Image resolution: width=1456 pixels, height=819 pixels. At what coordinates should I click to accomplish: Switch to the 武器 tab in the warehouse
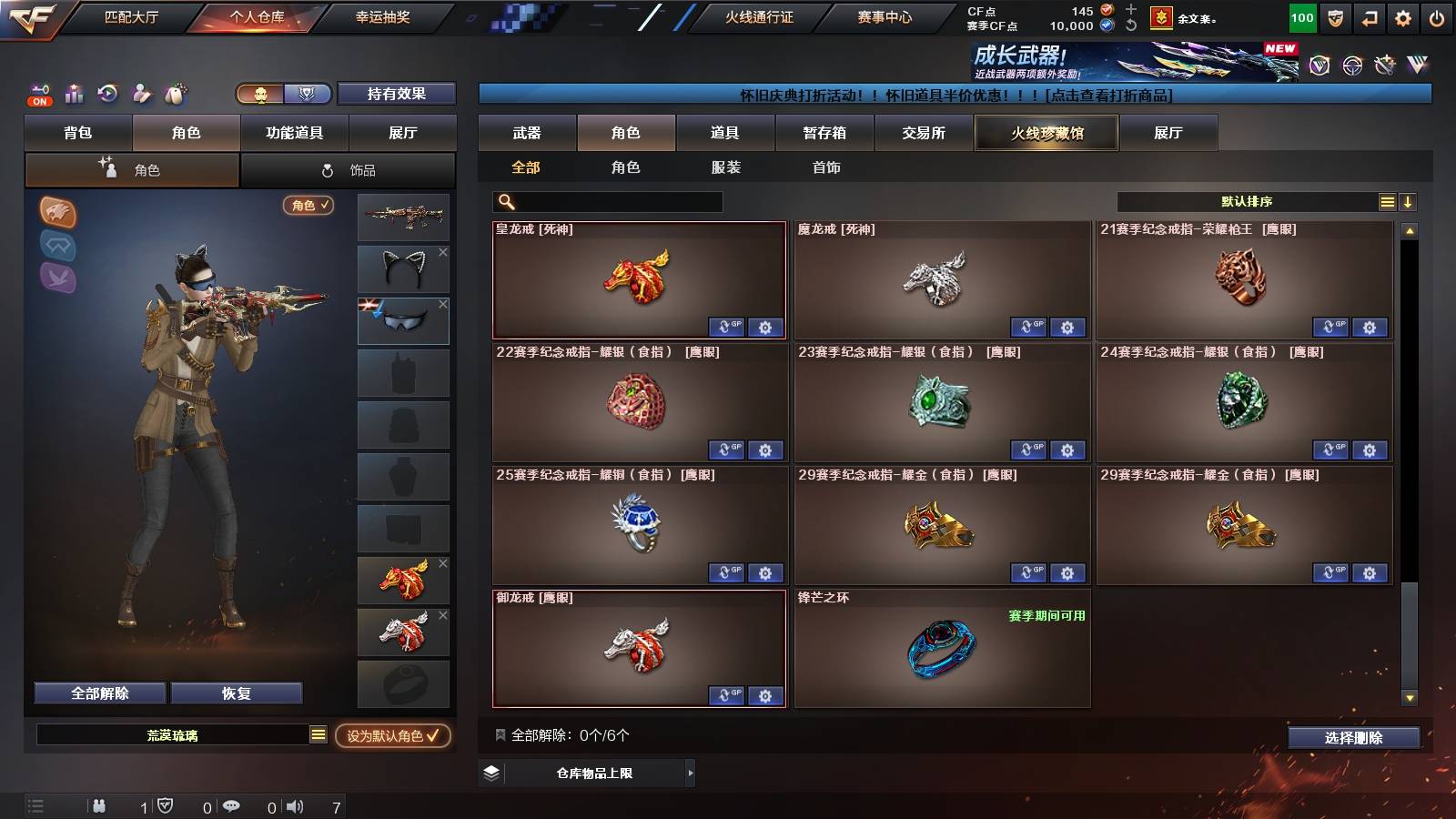528,133
